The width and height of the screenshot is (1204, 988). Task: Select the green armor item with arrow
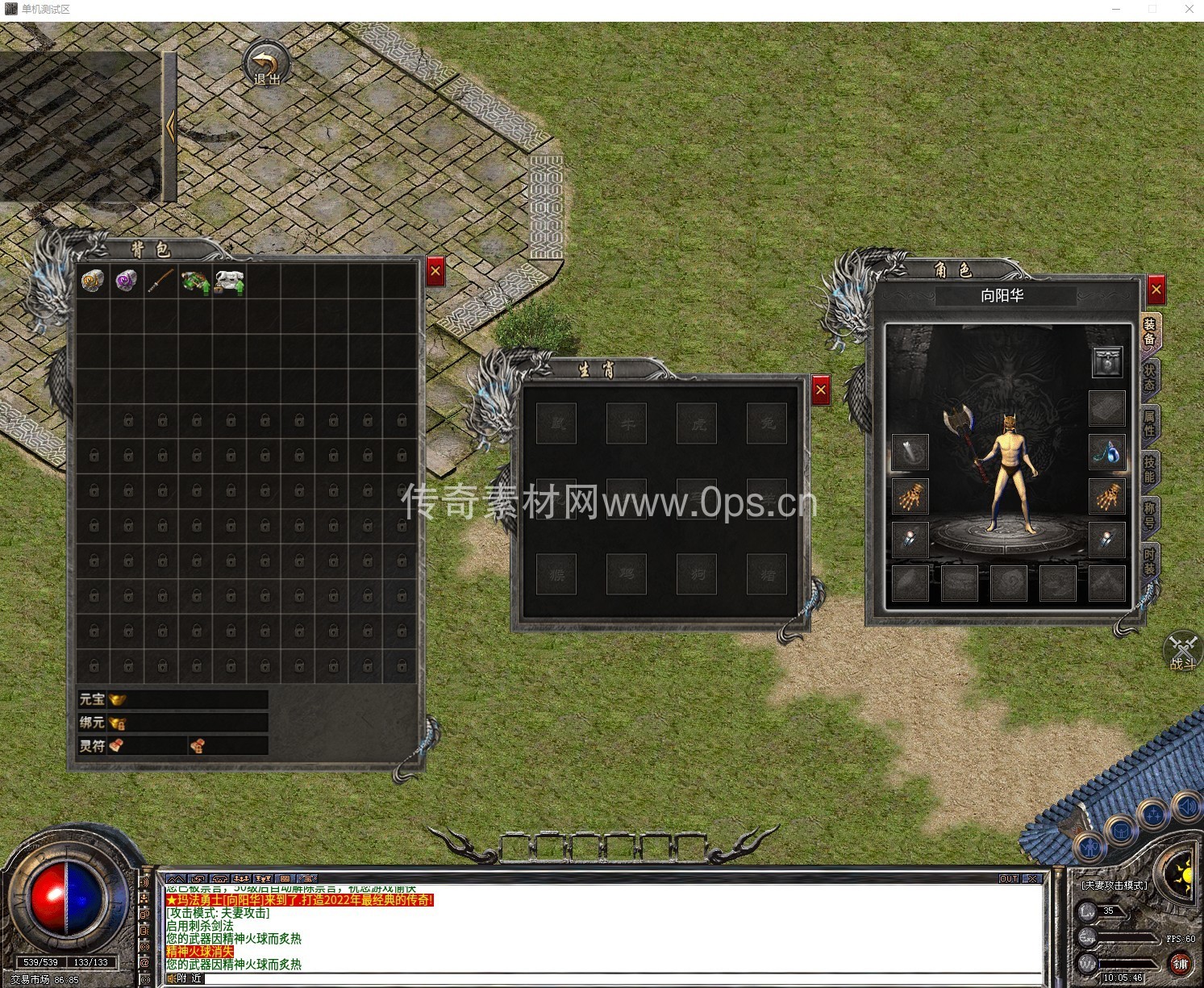coord(194,281)
